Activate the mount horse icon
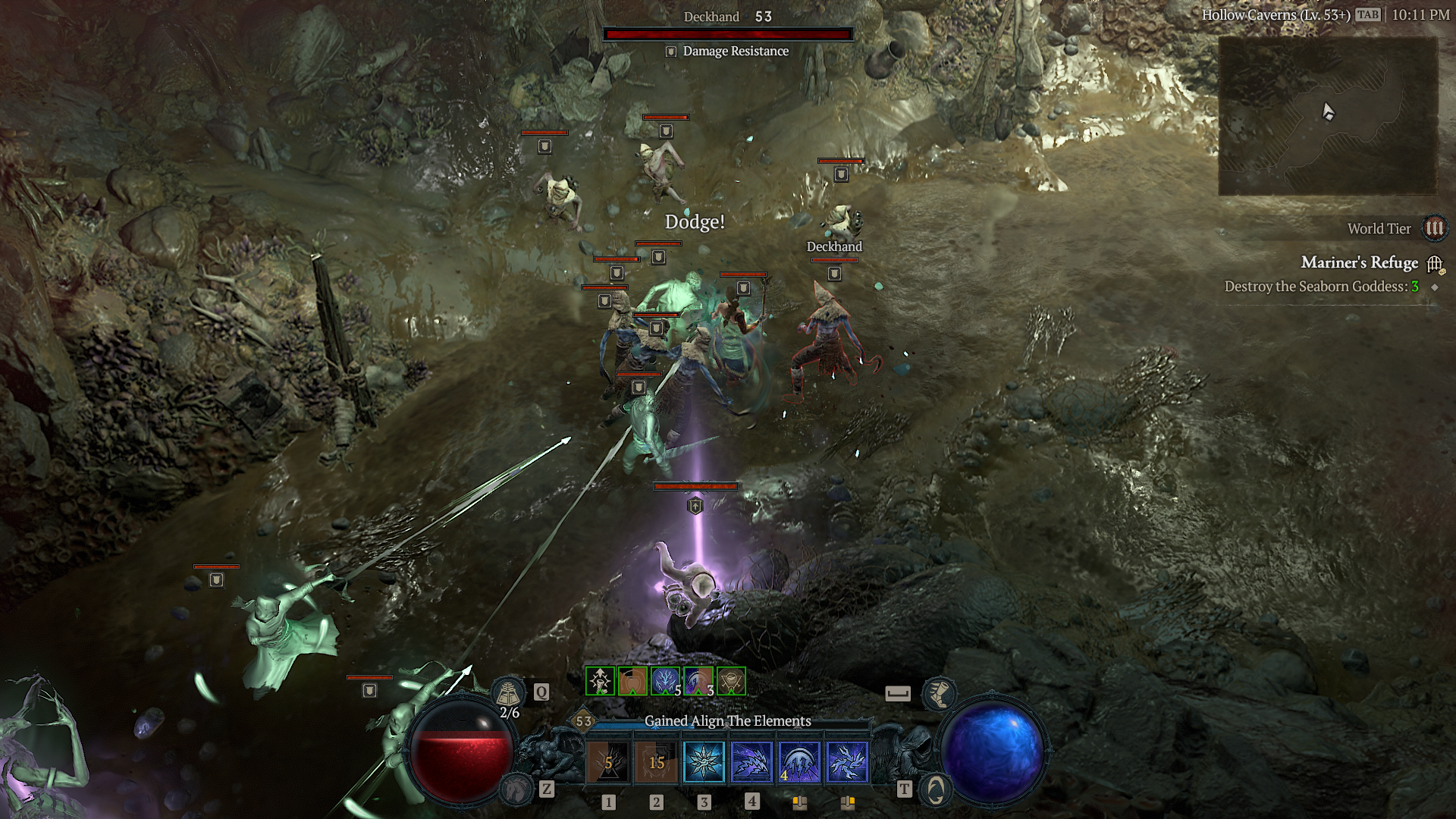Screen dimensions: 1456x819 click(517, 789)
